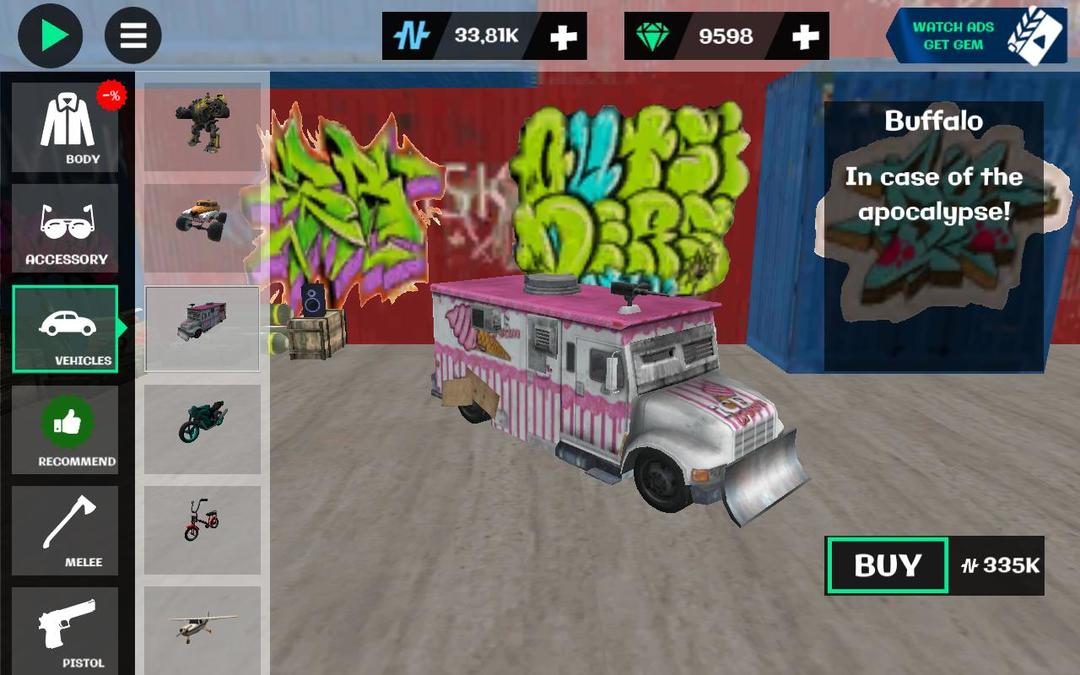
Task: Switch to the Body category
Action: (x=66, y=127)
